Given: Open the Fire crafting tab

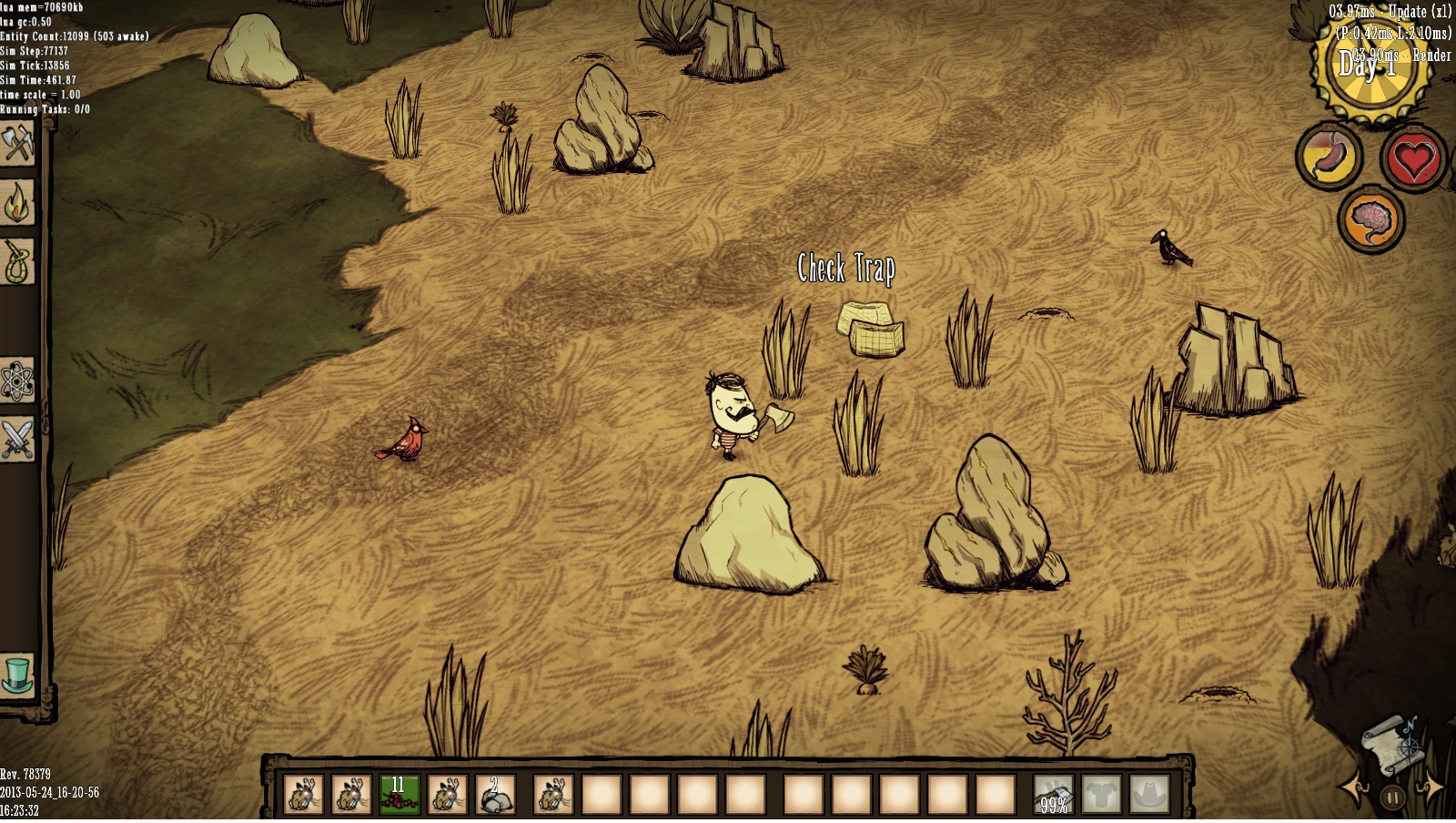Looking at the screenshot, I should 16,203.
